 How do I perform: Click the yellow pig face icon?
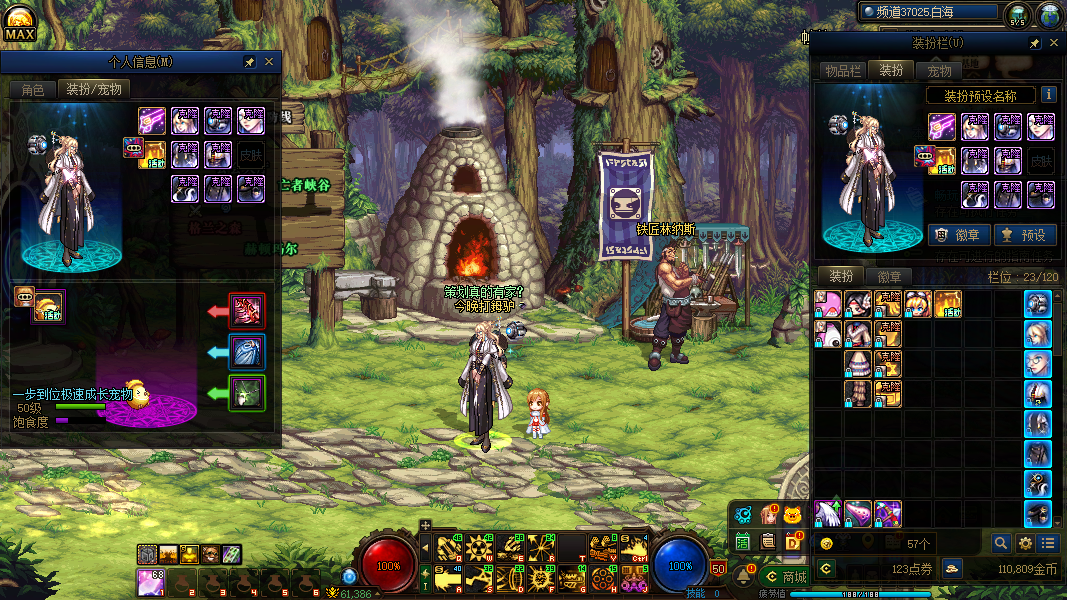tap(793, 515)
